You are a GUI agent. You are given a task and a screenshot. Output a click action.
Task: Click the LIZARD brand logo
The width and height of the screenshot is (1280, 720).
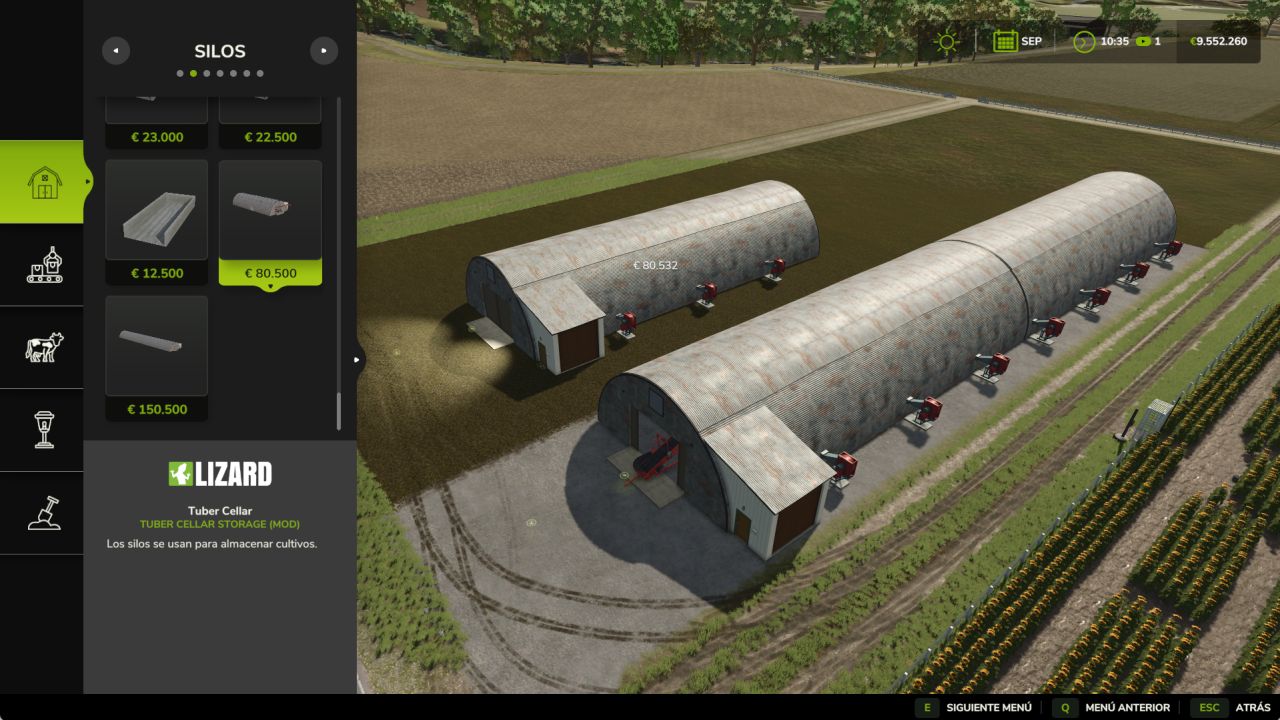click(219, 472)
